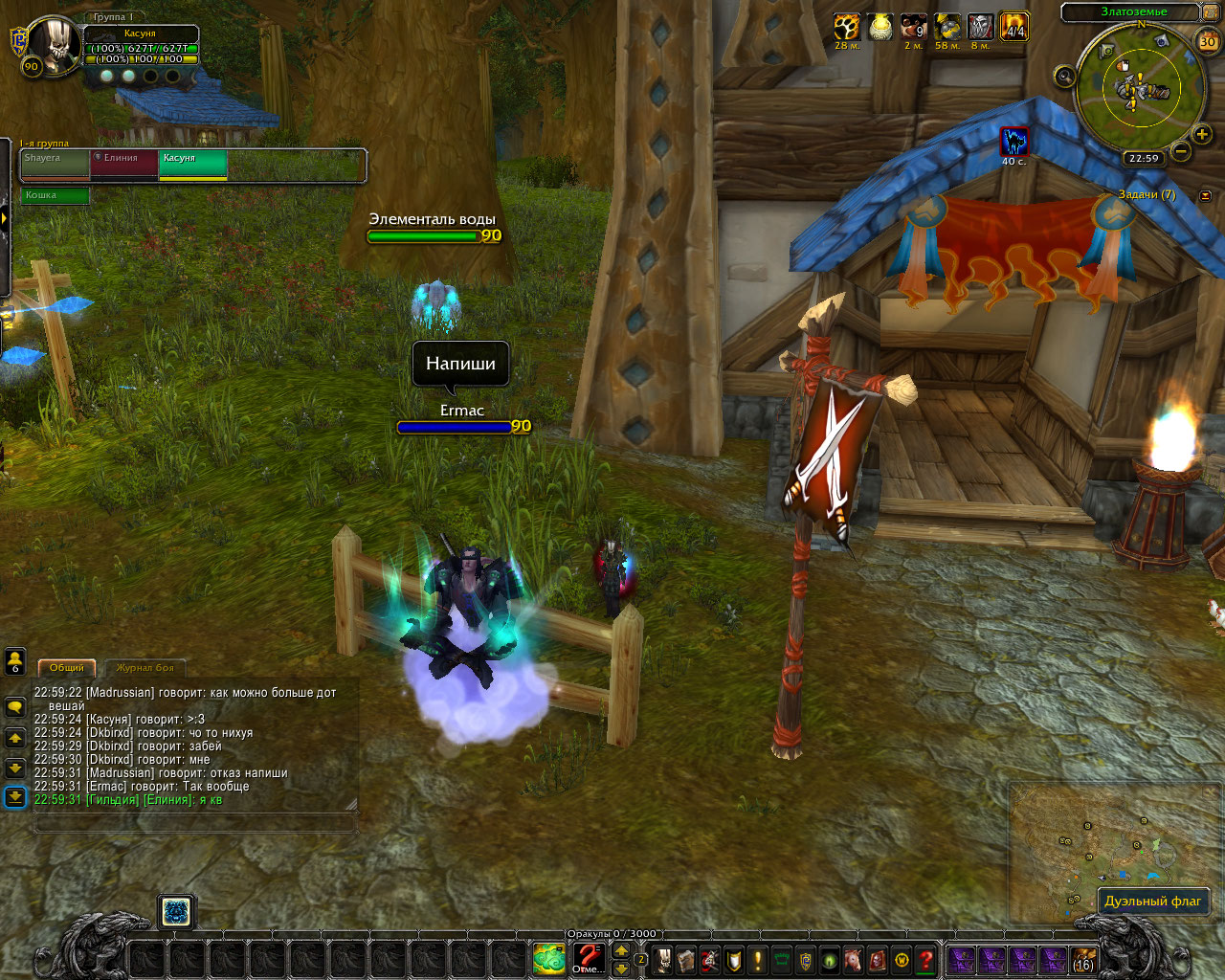Open the character portrait of Касуня
1225x980 pixels.
[x=55, y=44]
